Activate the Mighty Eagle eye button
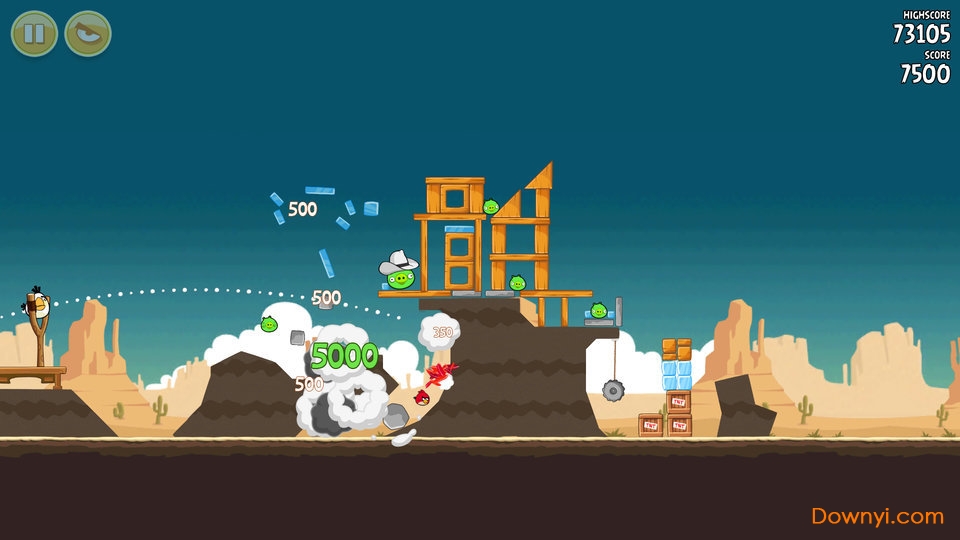Screen dimensions: 960x540 [88, 33]
